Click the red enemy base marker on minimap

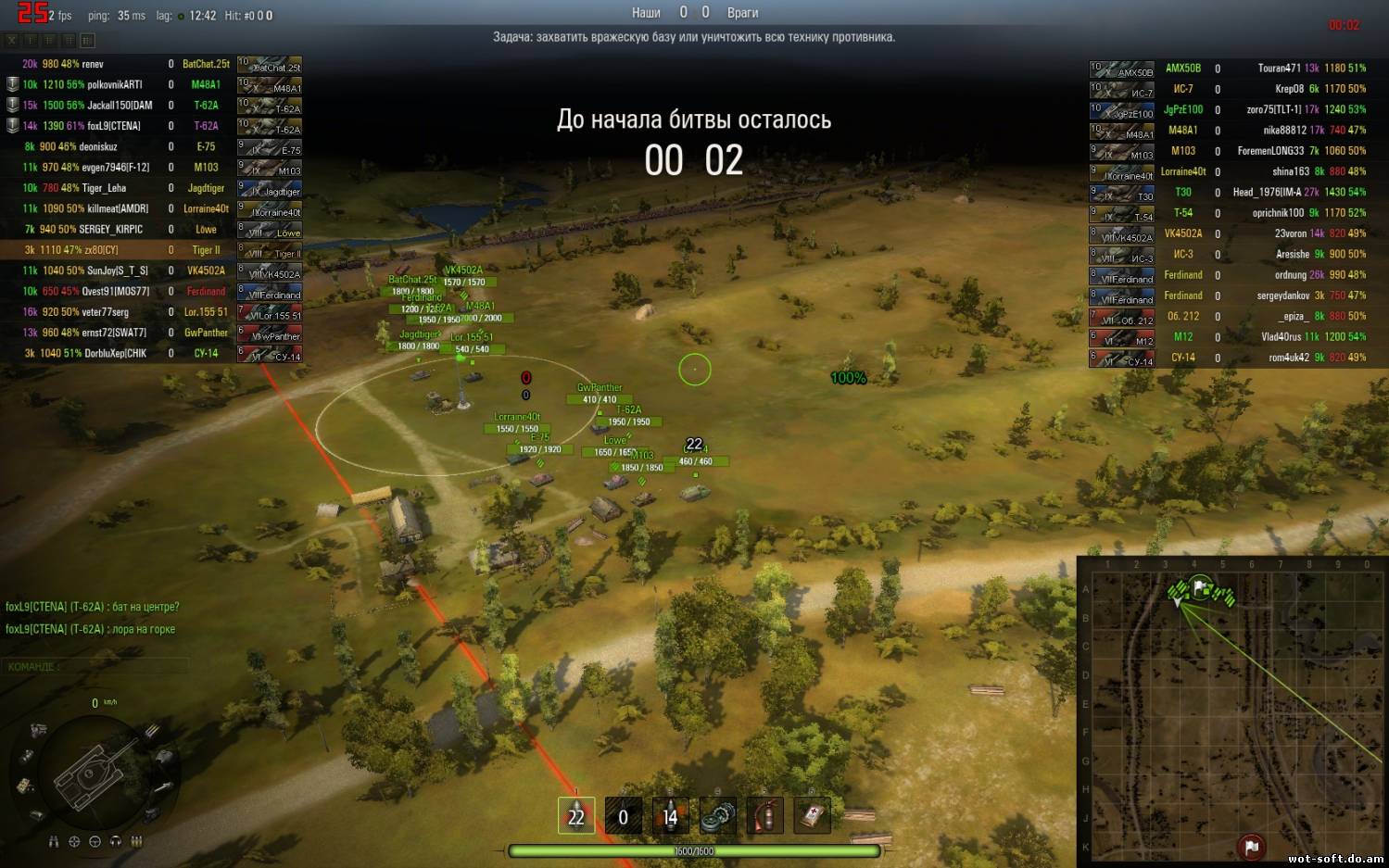coord(1251,846)
